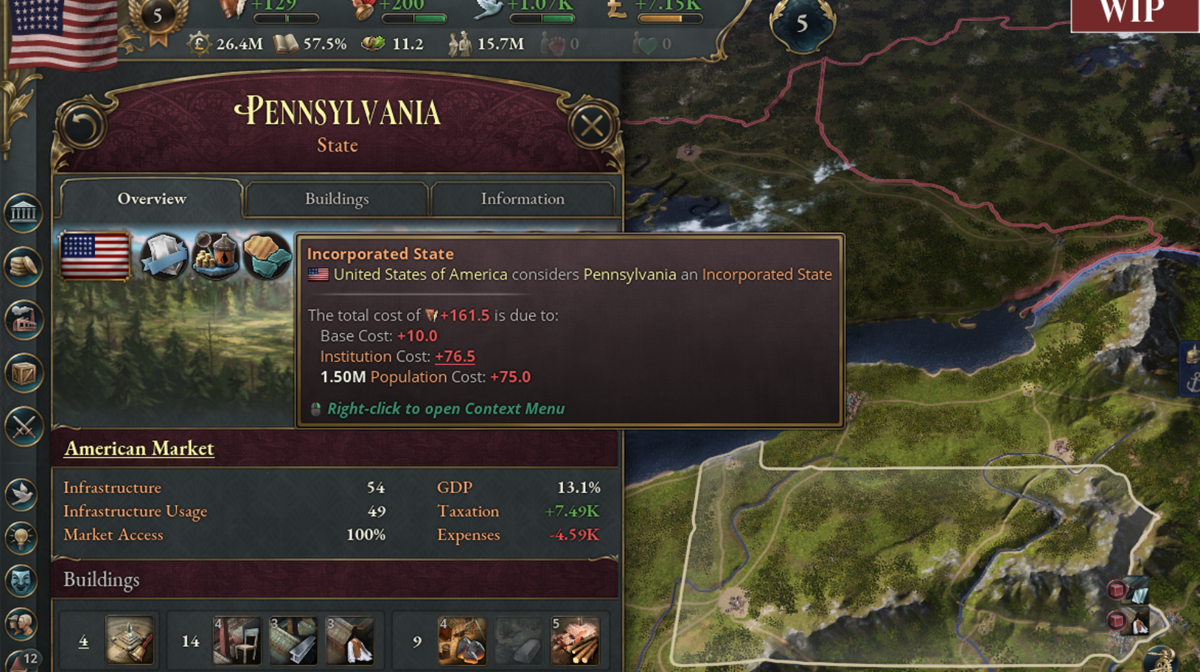Select the logging camp building icon
1200x672 pixels.
[575, 641]
